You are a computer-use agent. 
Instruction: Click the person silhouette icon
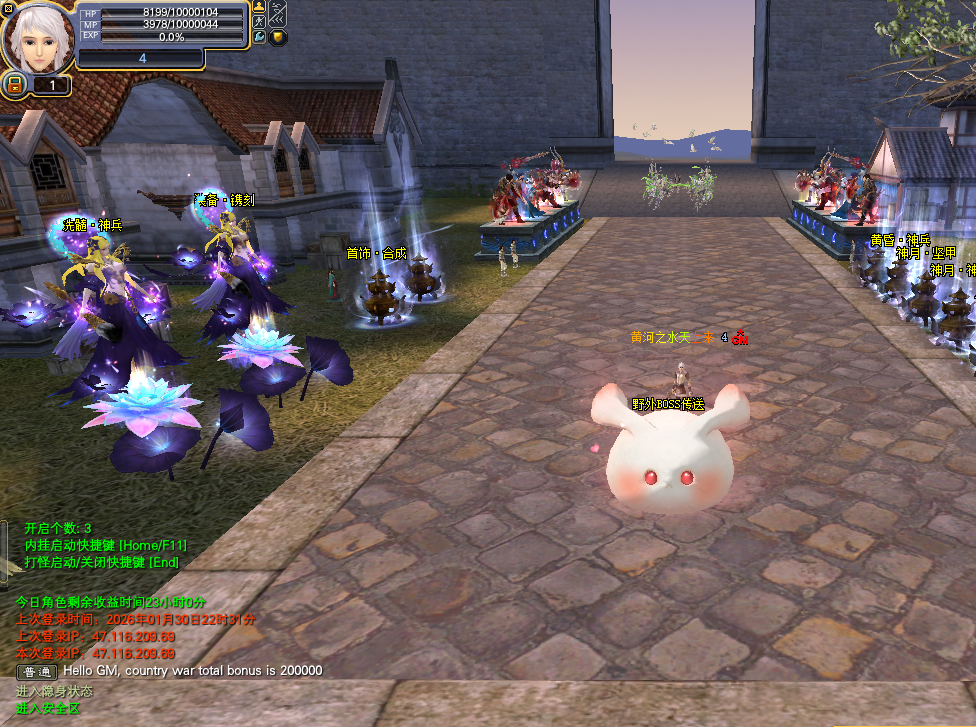(260, 7)
